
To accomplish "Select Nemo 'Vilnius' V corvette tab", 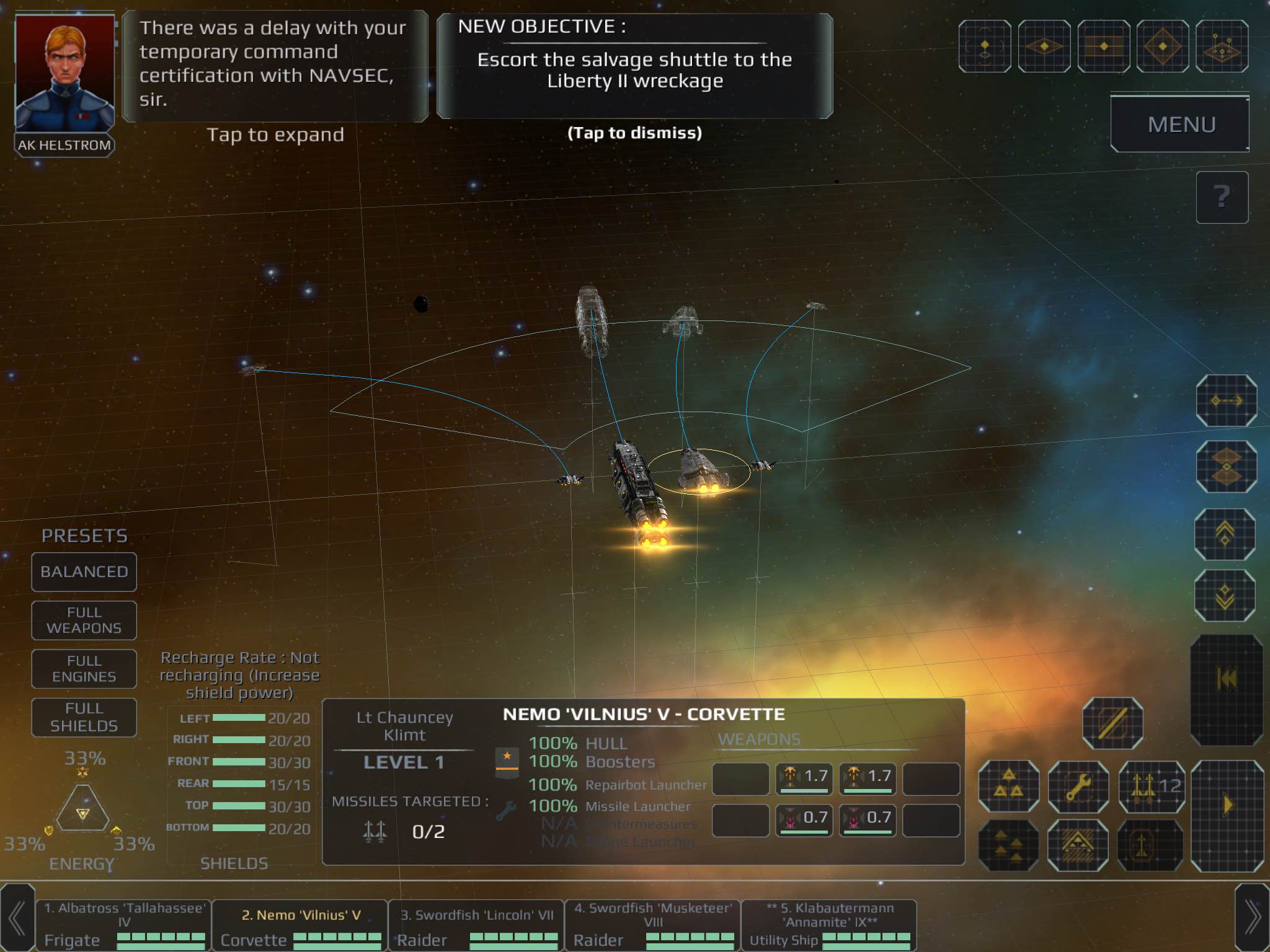I will point(300,925).
